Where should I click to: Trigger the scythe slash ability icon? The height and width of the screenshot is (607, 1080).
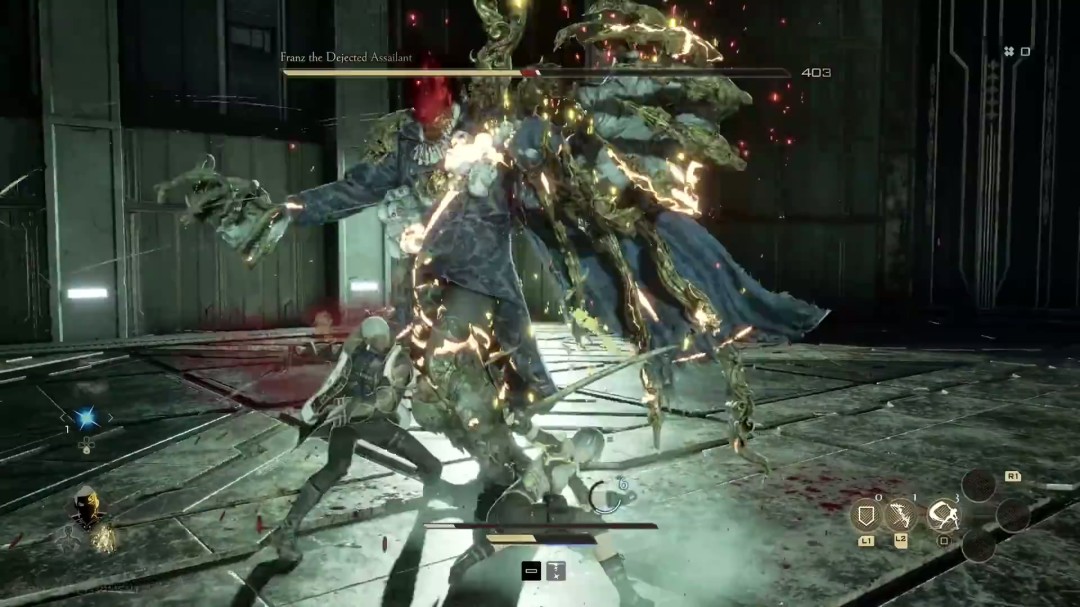point(942,515)
